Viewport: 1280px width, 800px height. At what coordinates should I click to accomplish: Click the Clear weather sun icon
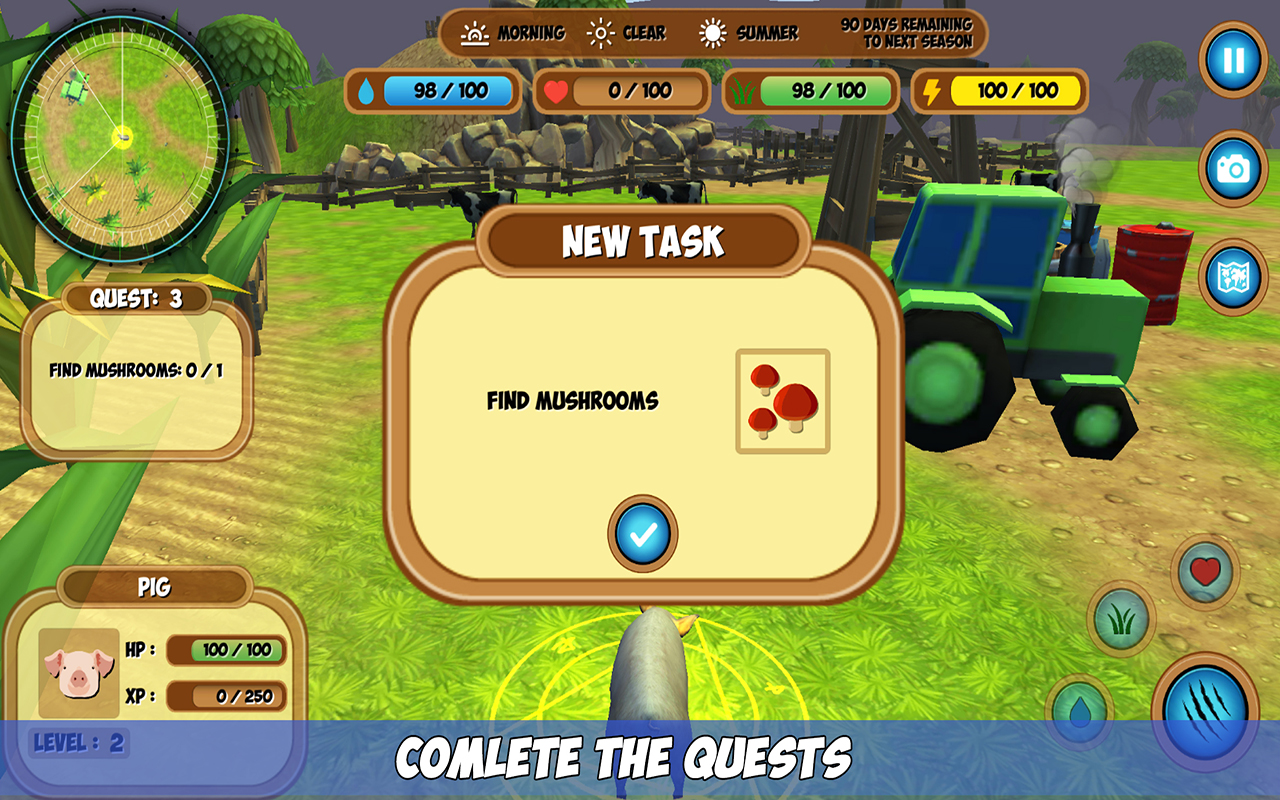point(602,32)
